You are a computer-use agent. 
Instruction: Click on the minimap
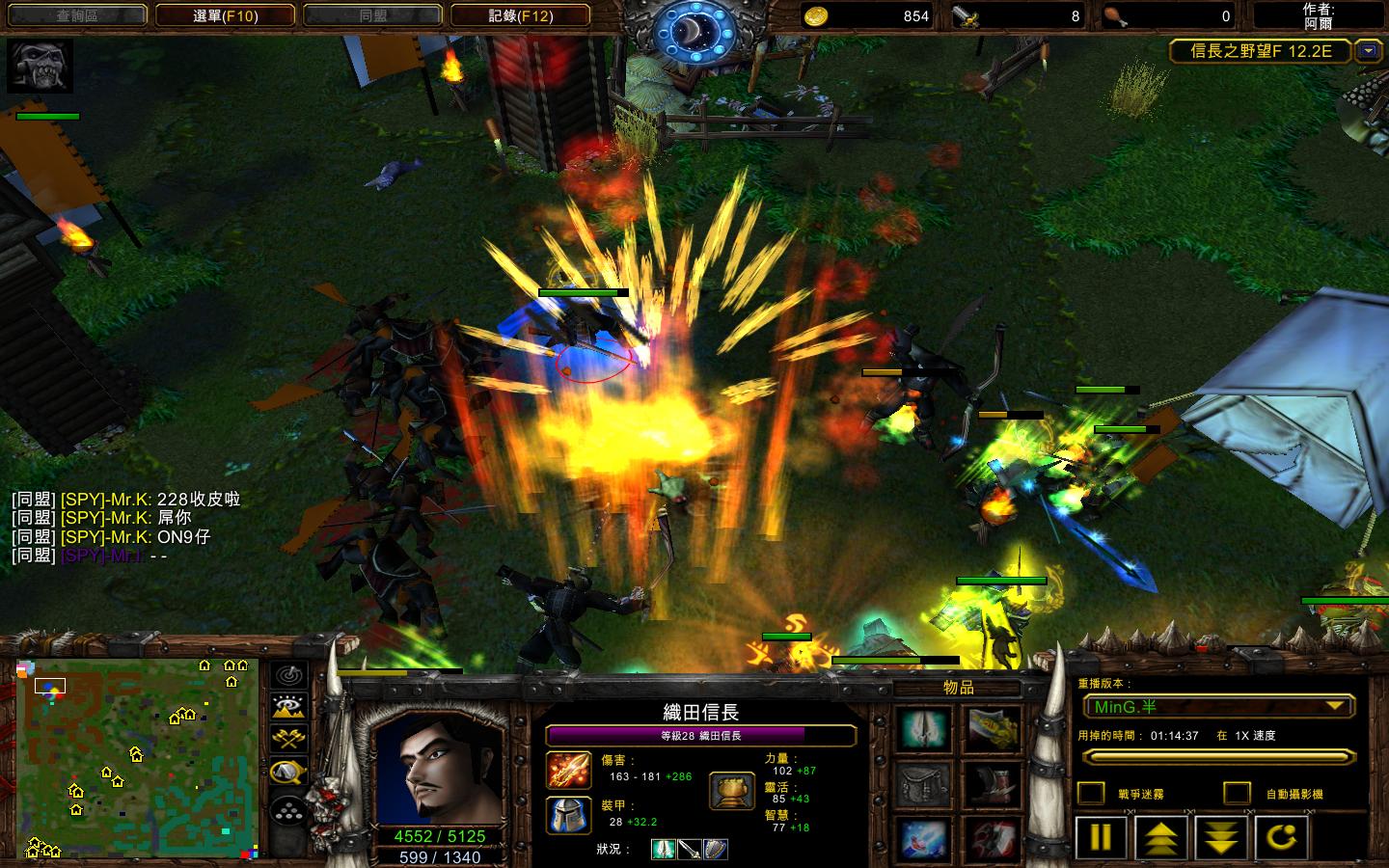point(137,758)
